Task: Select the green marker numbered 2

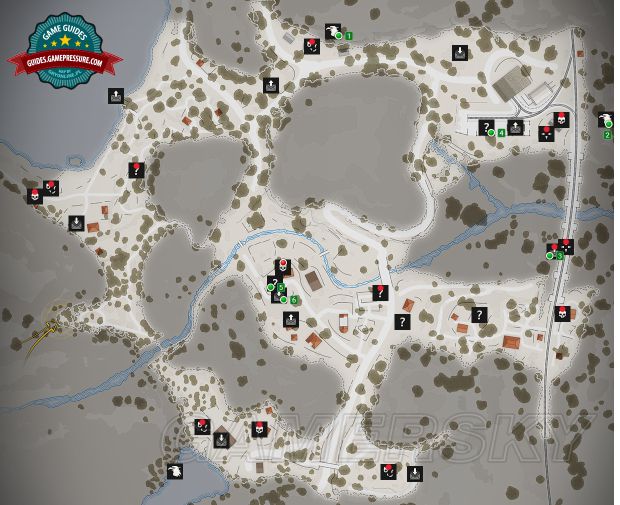Action: click(x=608, y=134)
